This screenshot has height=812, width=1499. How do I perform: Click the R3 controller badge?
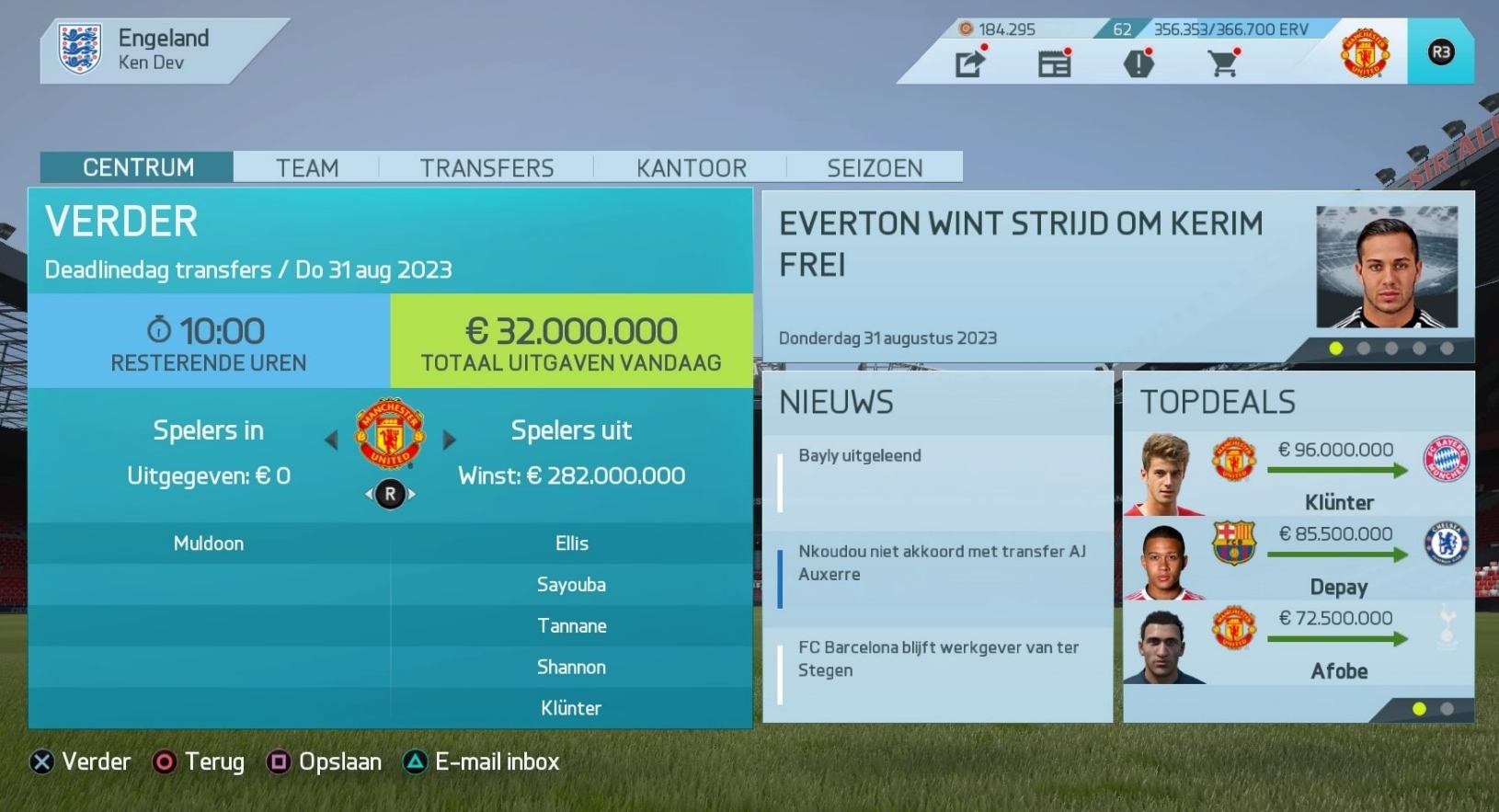1441,51
